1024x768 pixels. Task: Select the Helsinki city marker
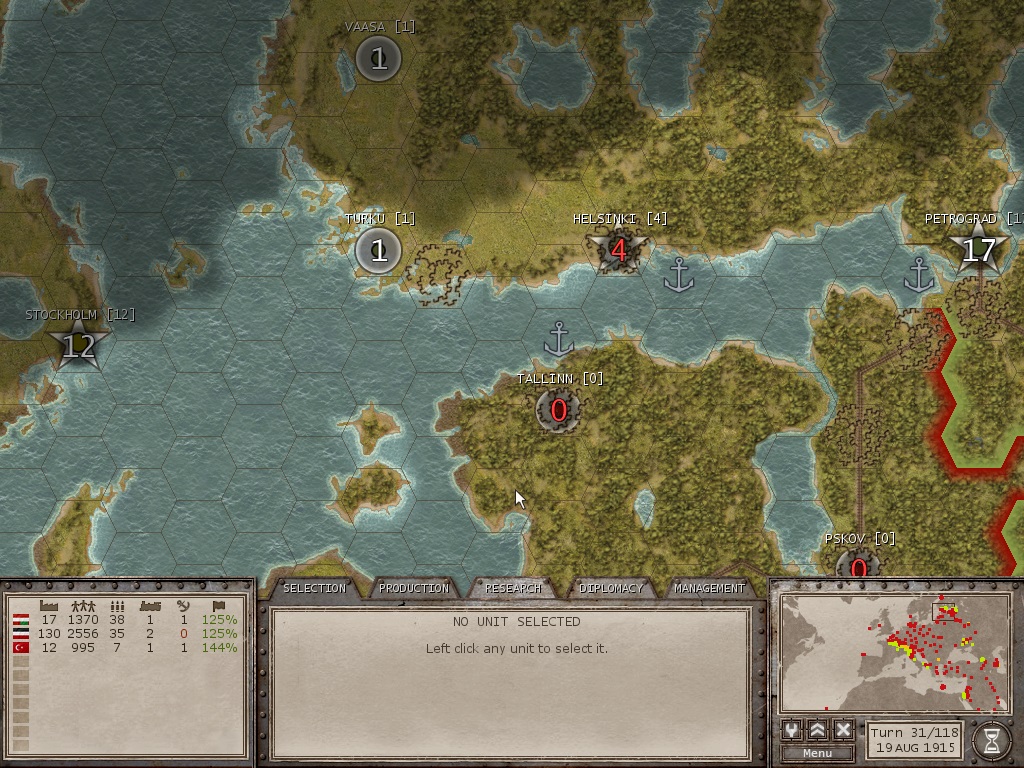tap(618, 250)
